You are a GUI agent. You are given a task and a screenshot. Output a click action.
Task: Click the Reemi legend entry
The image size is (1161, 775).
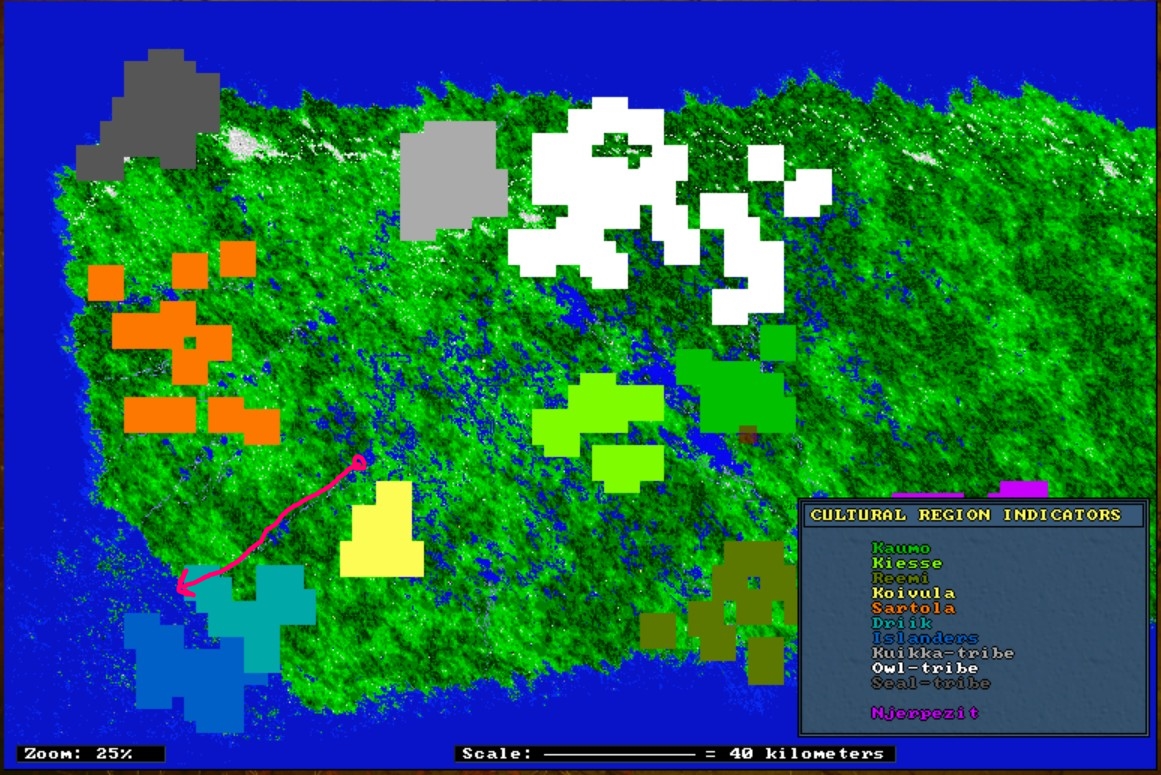coord(900,578)
